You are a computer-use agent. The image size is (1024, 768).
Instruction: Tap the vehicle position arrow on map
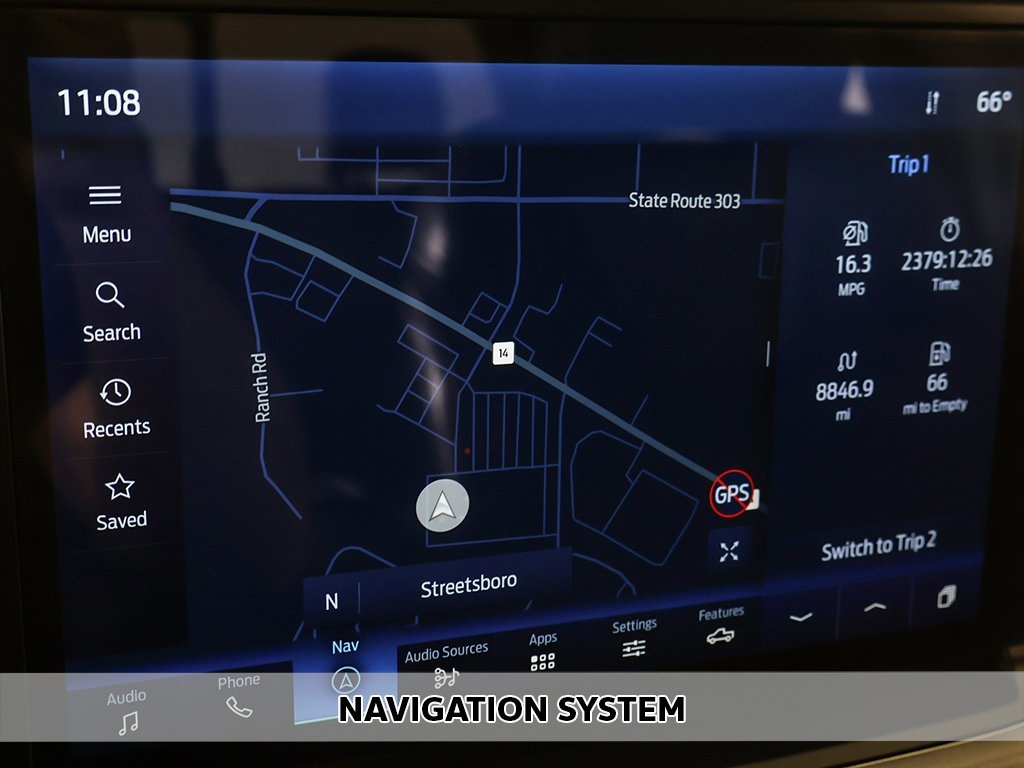(442, 506)
